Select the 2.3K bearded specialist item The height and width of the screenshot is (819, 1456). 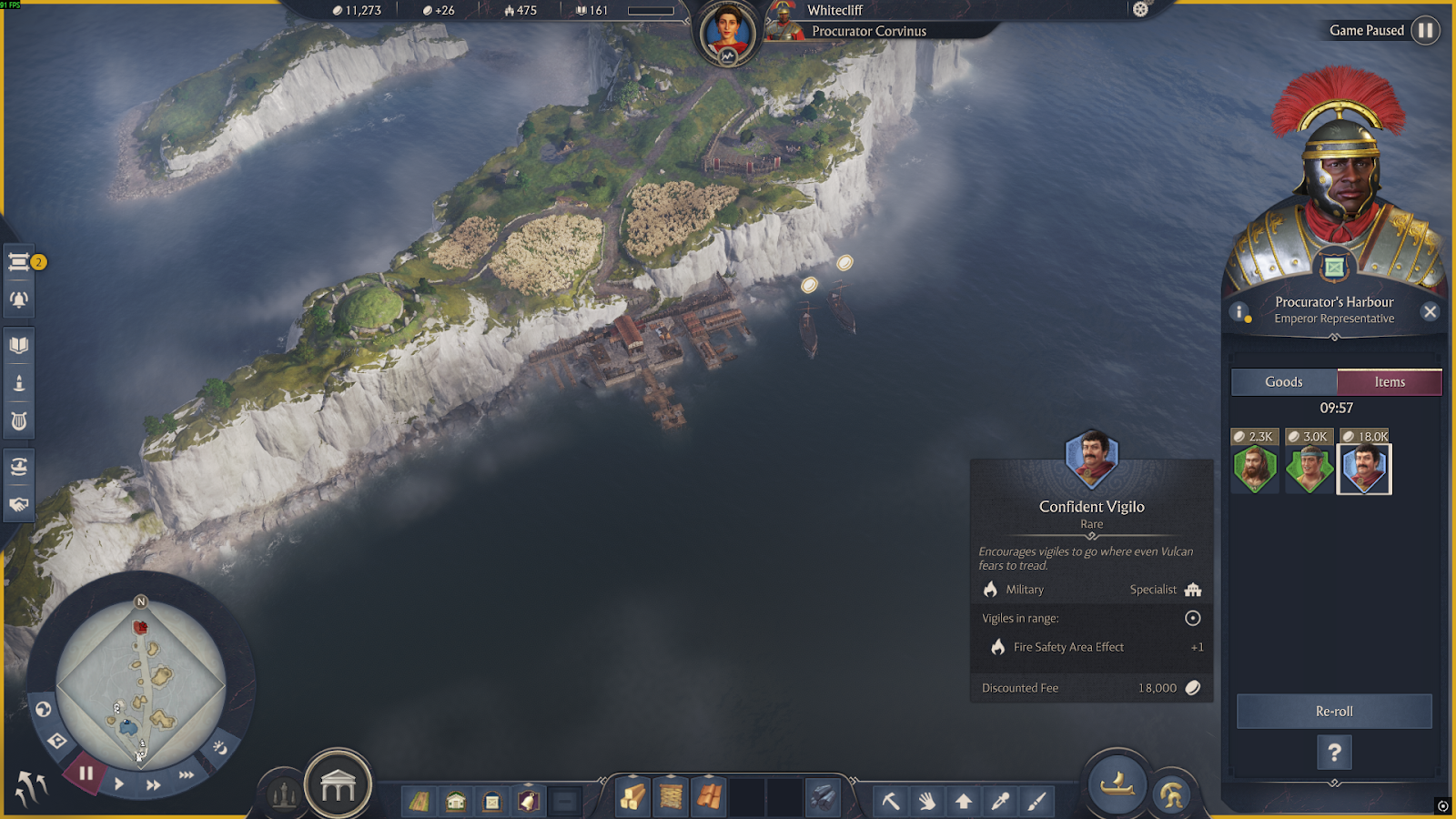pyautogui.click(x=1255, y=470)
